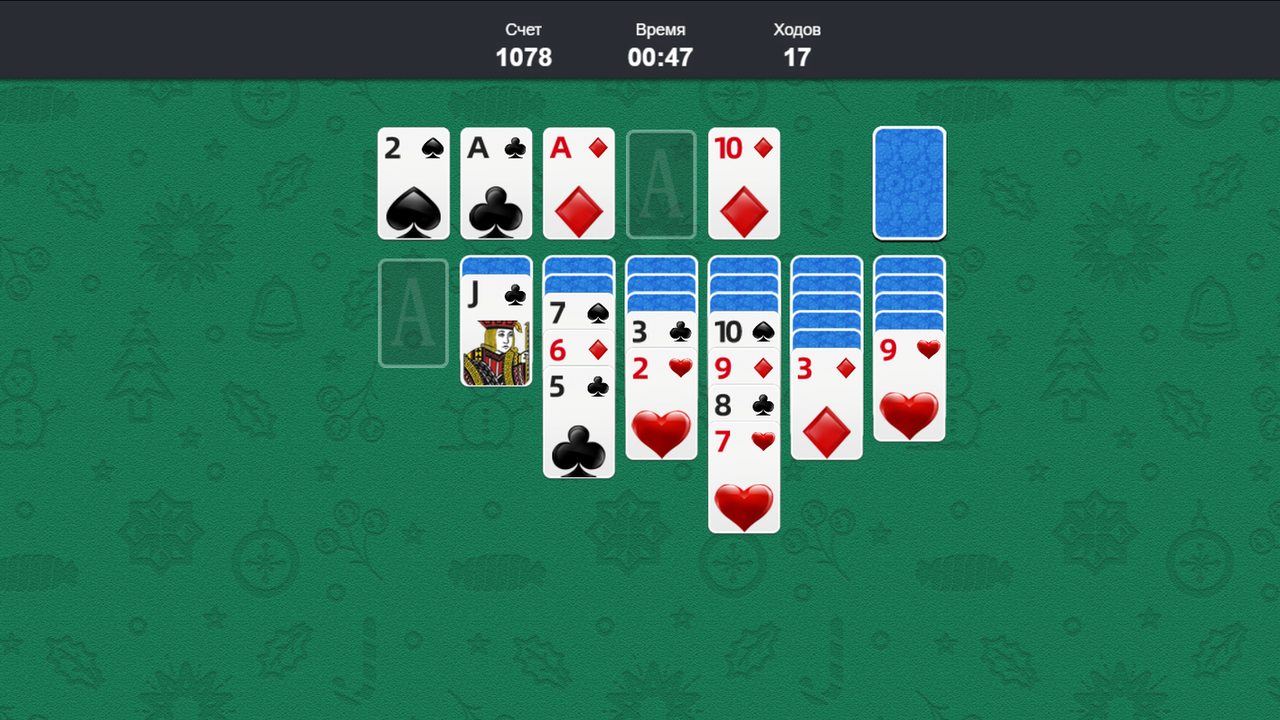Select the jack of clubs
Image resolution: width=1280 pixels, height=720 pixels.
496,330
